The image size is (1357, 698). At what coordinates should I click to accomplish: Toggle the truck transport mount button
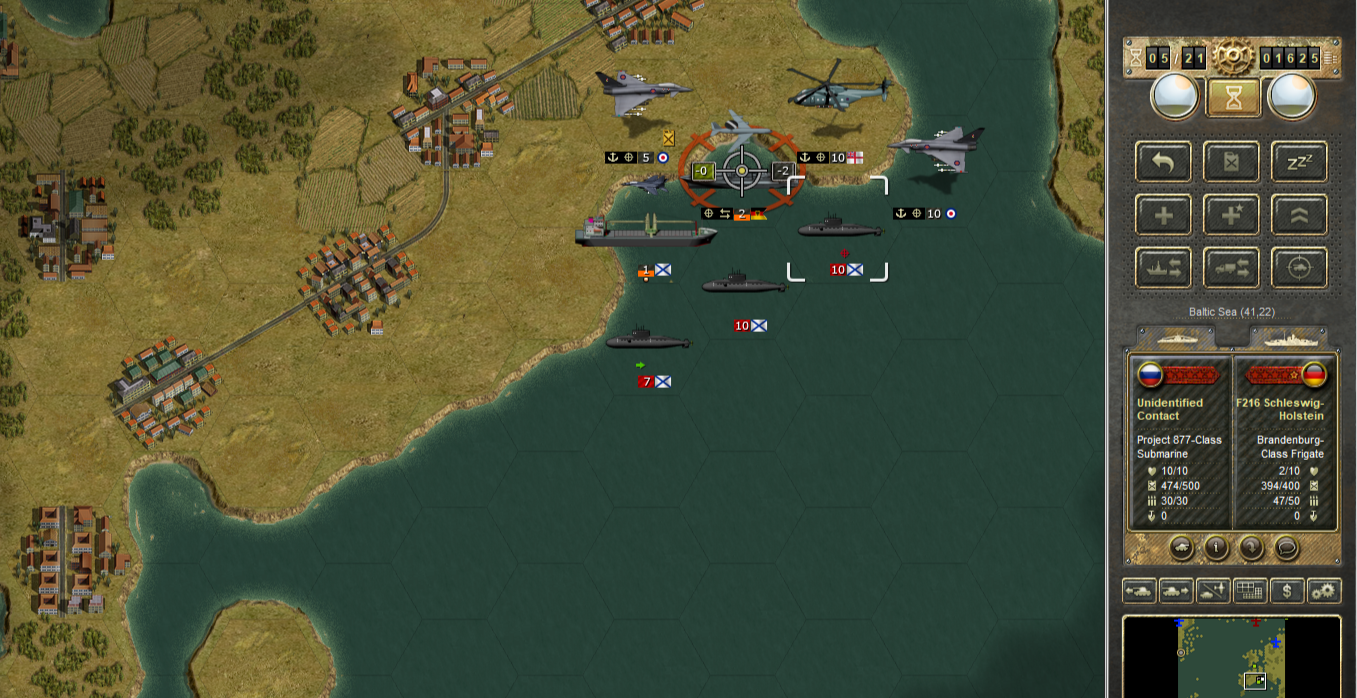pyautogui.click(x=1231, y=268)
